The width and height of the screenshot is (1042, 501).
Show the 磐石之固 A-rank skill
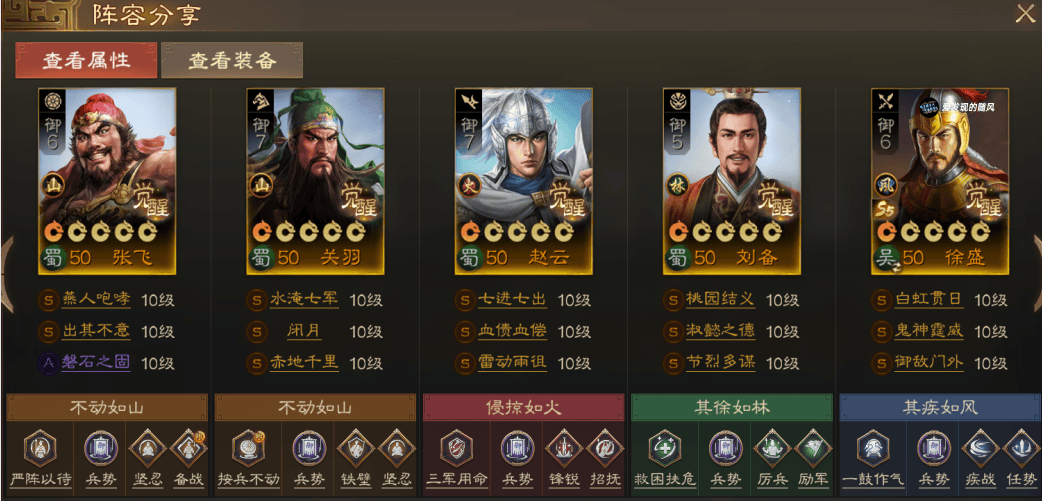(96, 362)
